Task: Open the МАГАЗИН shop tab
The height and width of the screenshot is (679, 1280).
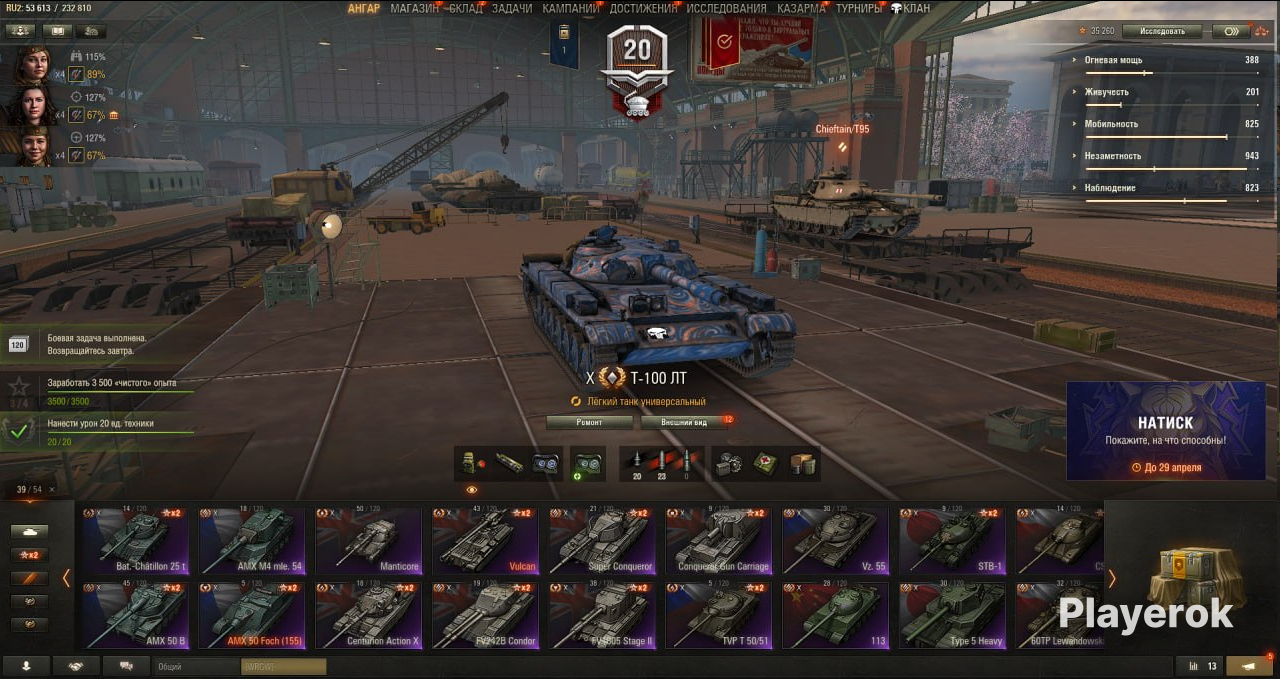Action: pyautogui.click(x=414, y=8)
